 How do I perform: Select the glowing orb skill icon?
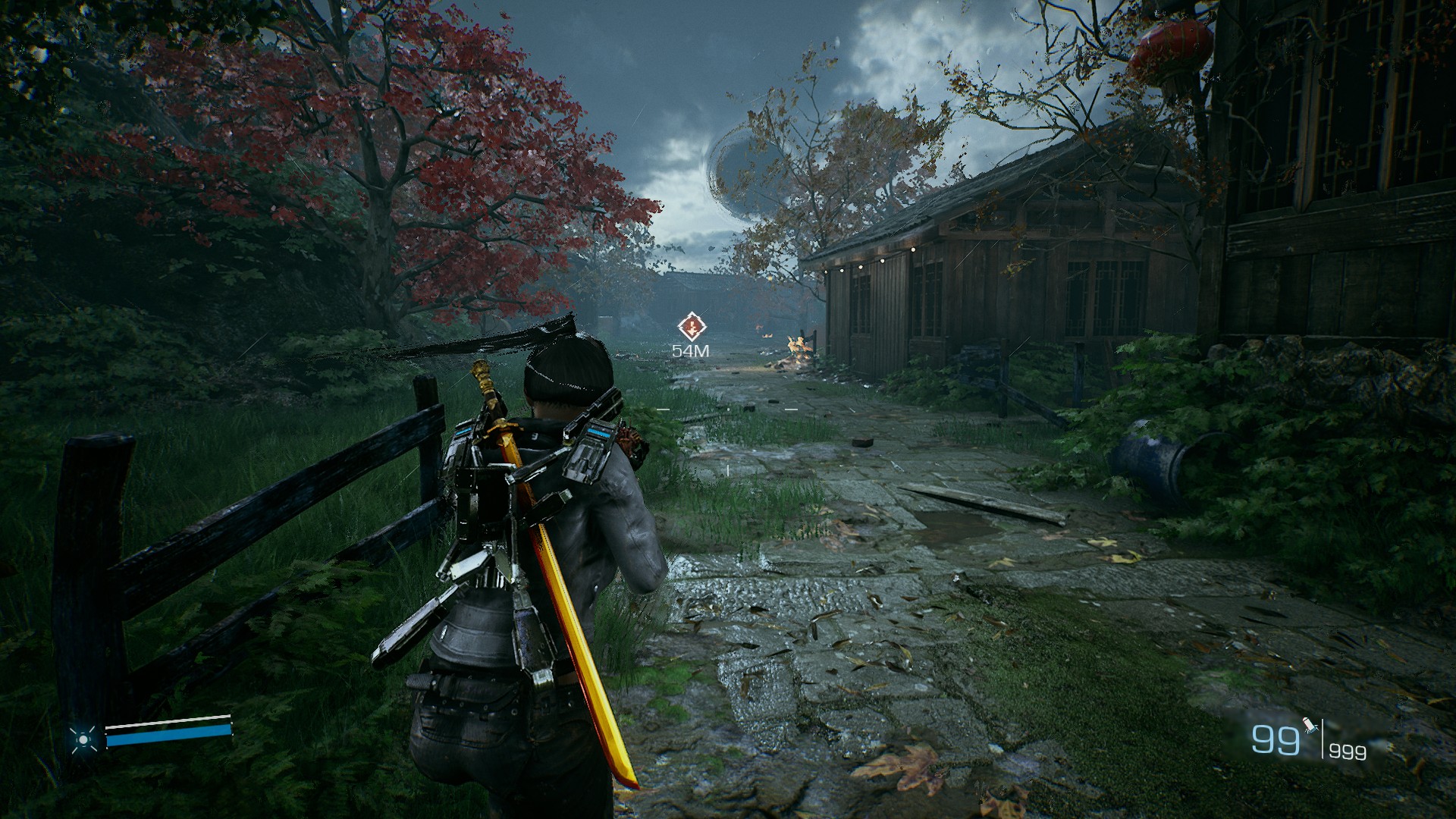(x=82, y=739)
